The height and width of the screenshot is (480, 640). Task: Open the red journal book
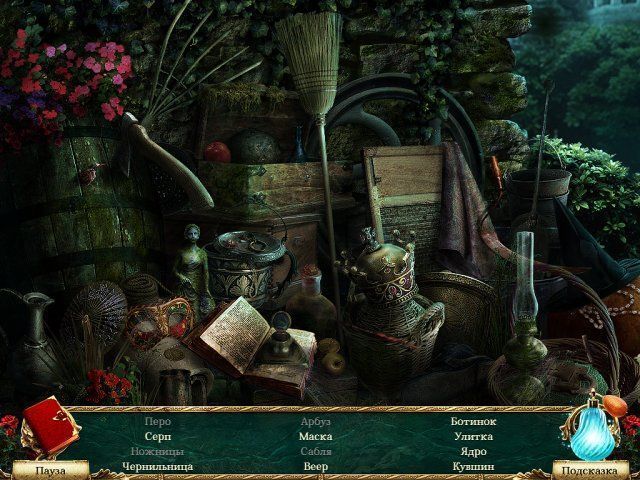pyautogui.click(x=48, y=425)
